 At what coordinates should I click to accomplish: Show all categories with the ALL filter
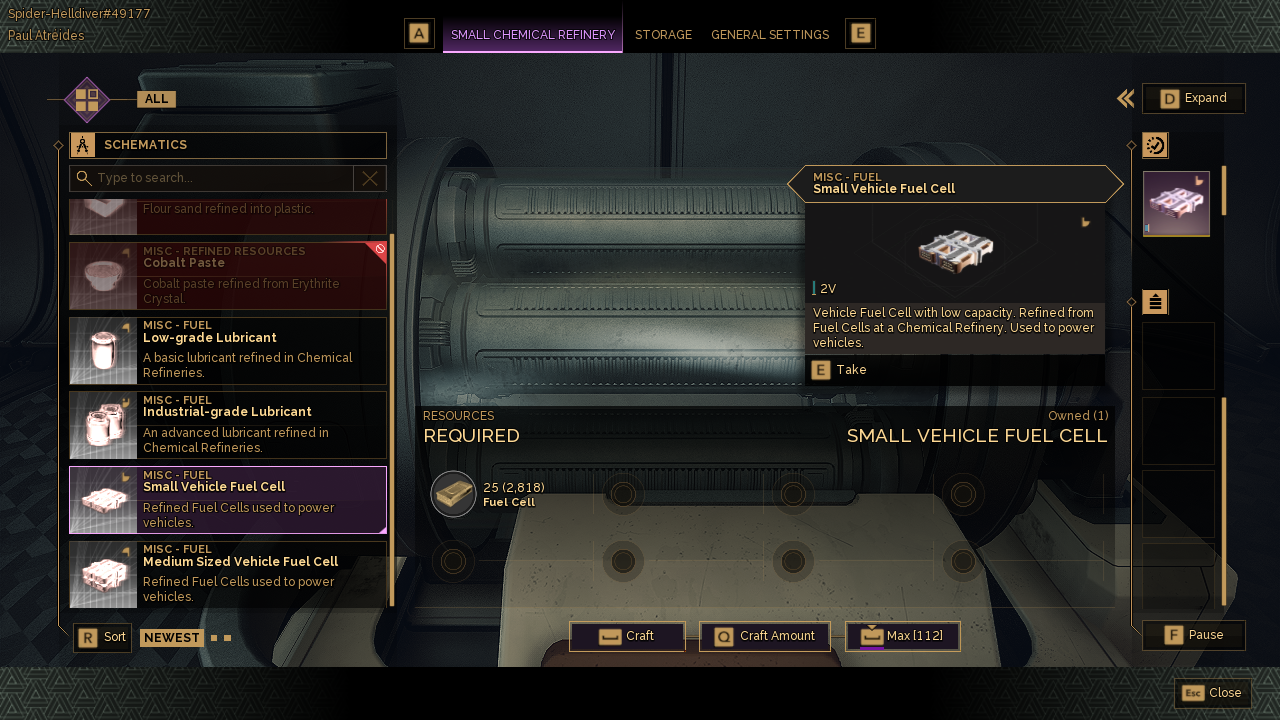(156, 99)
